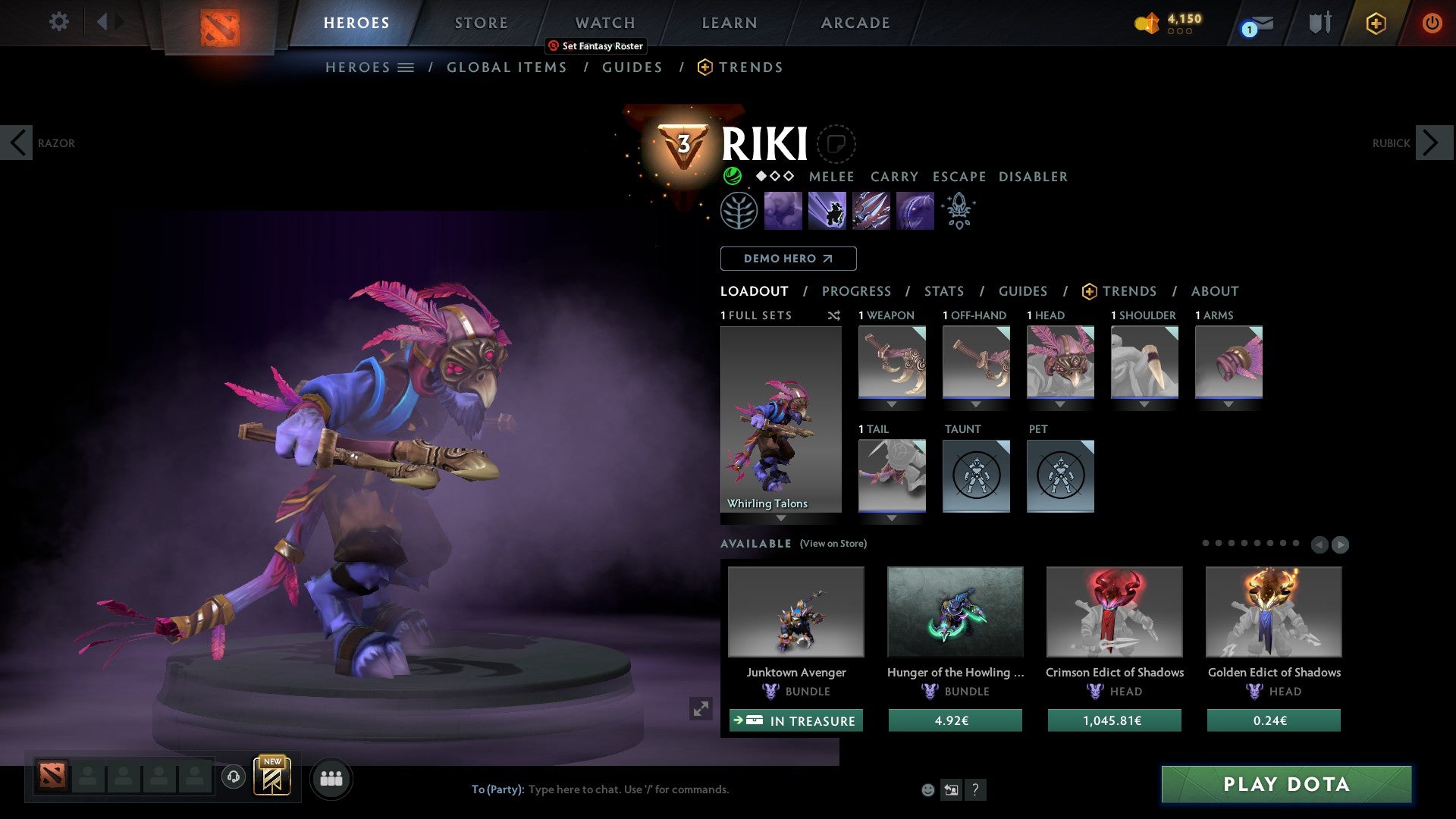Viewport: 1456px width, 819px height.
Task: Expand the Whirling Talons set dropdown arrow
Action: pos(781,516)
